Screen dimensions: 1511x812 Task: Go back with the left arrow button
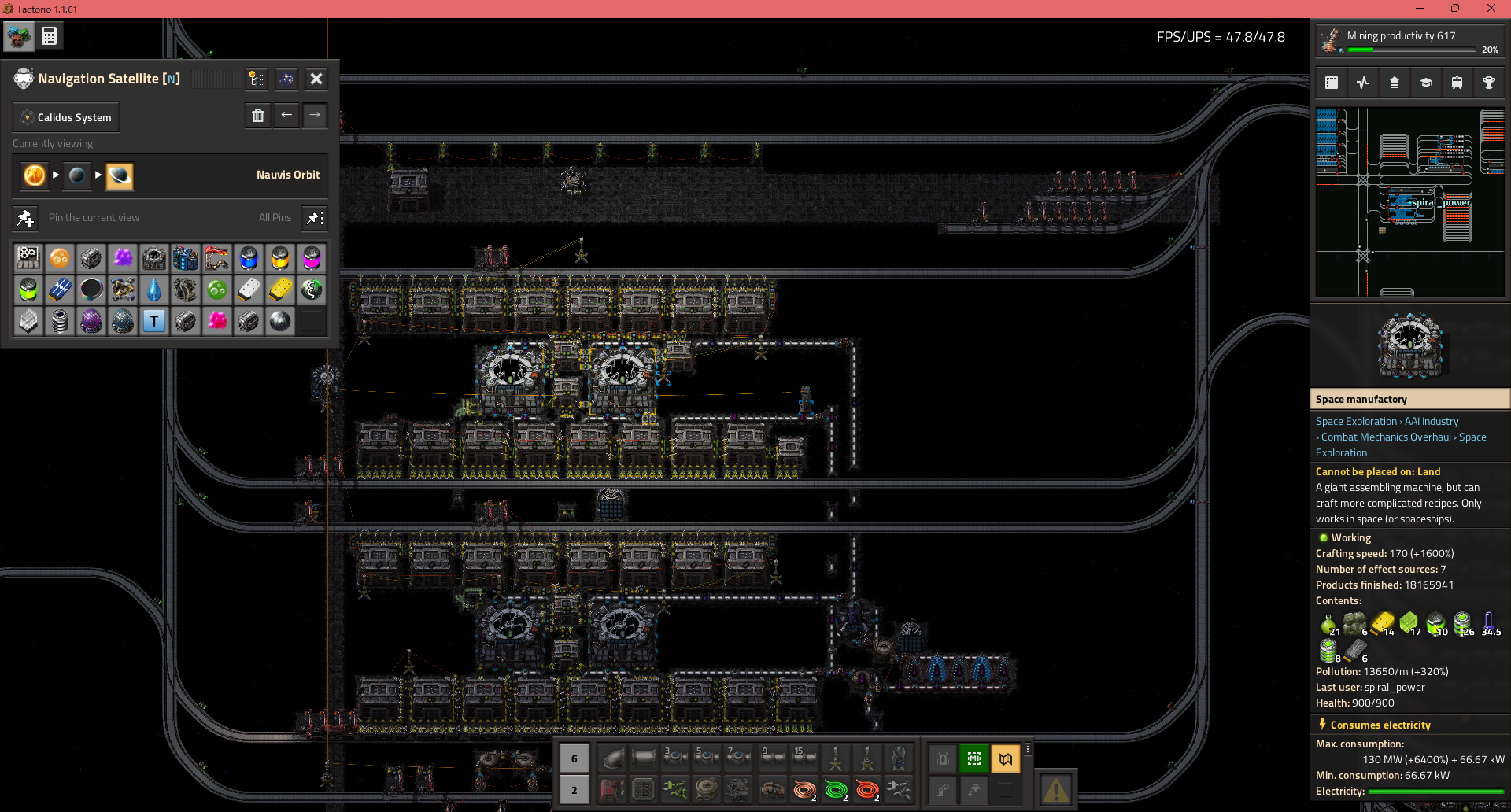(286, 116)
